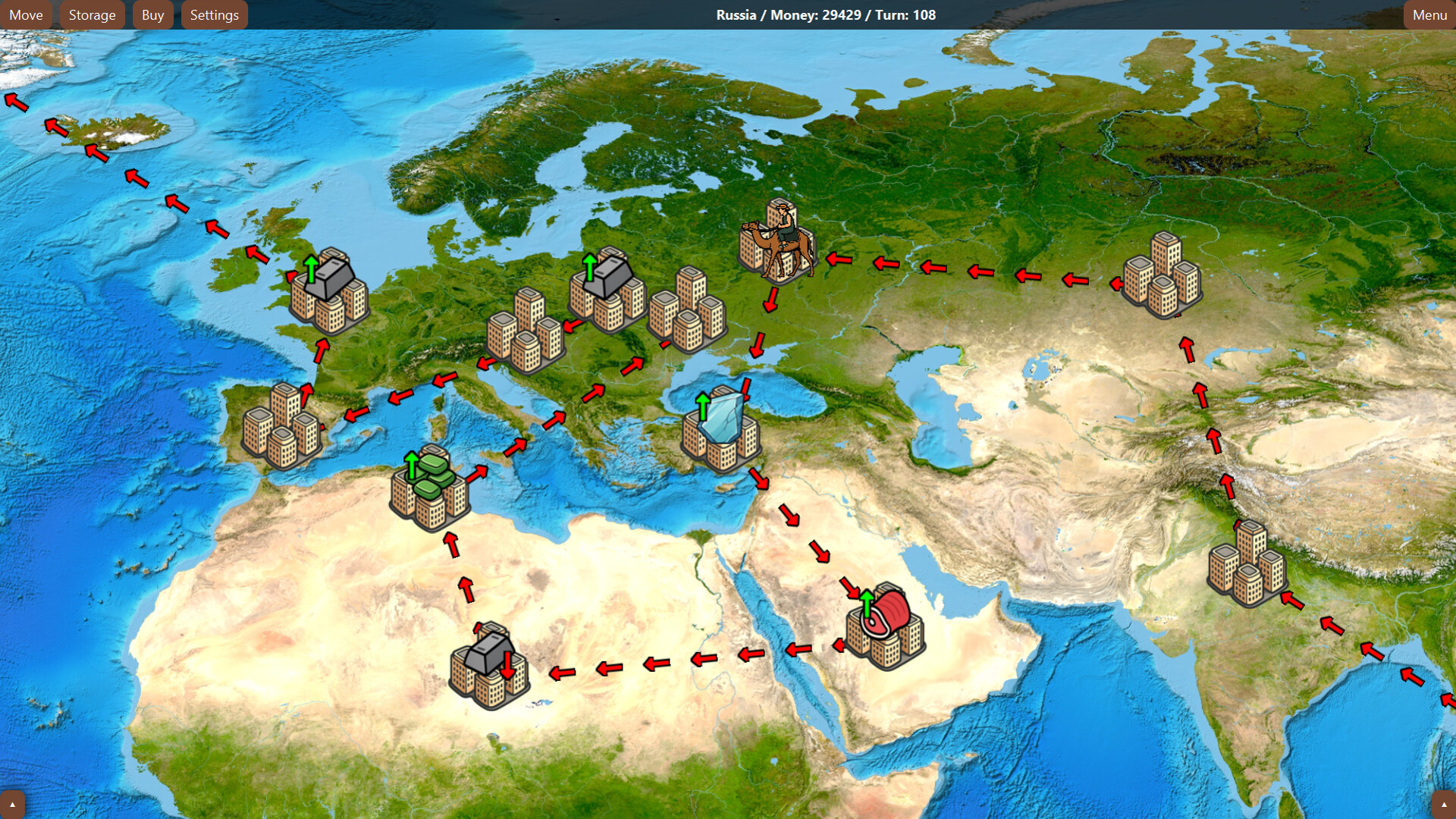1456x819 pixels.
Task: Click a red route arrow near Iceland
Action: pyautogui.click(x=95, y=152)
